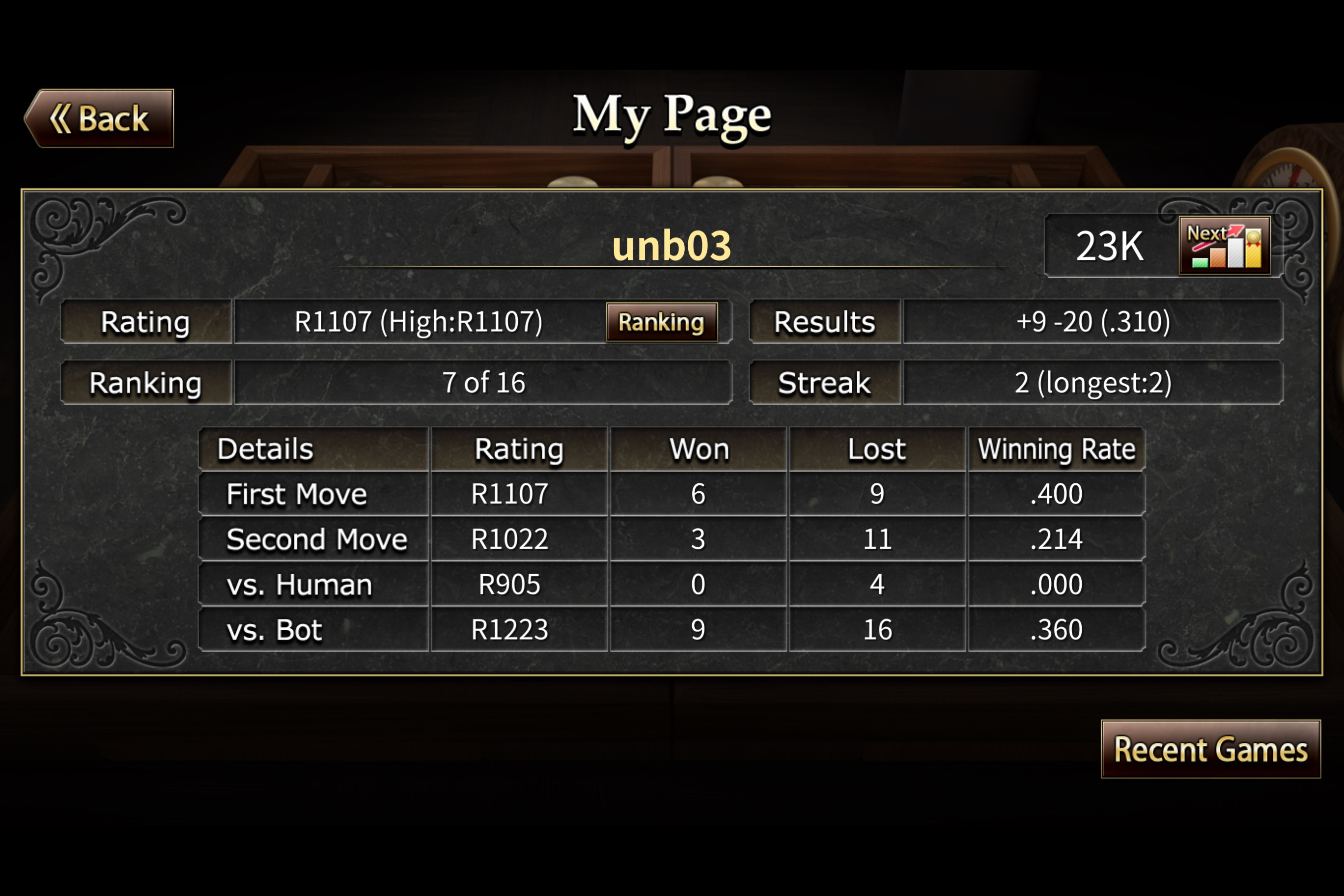Click the Streak field

point(825,383)
